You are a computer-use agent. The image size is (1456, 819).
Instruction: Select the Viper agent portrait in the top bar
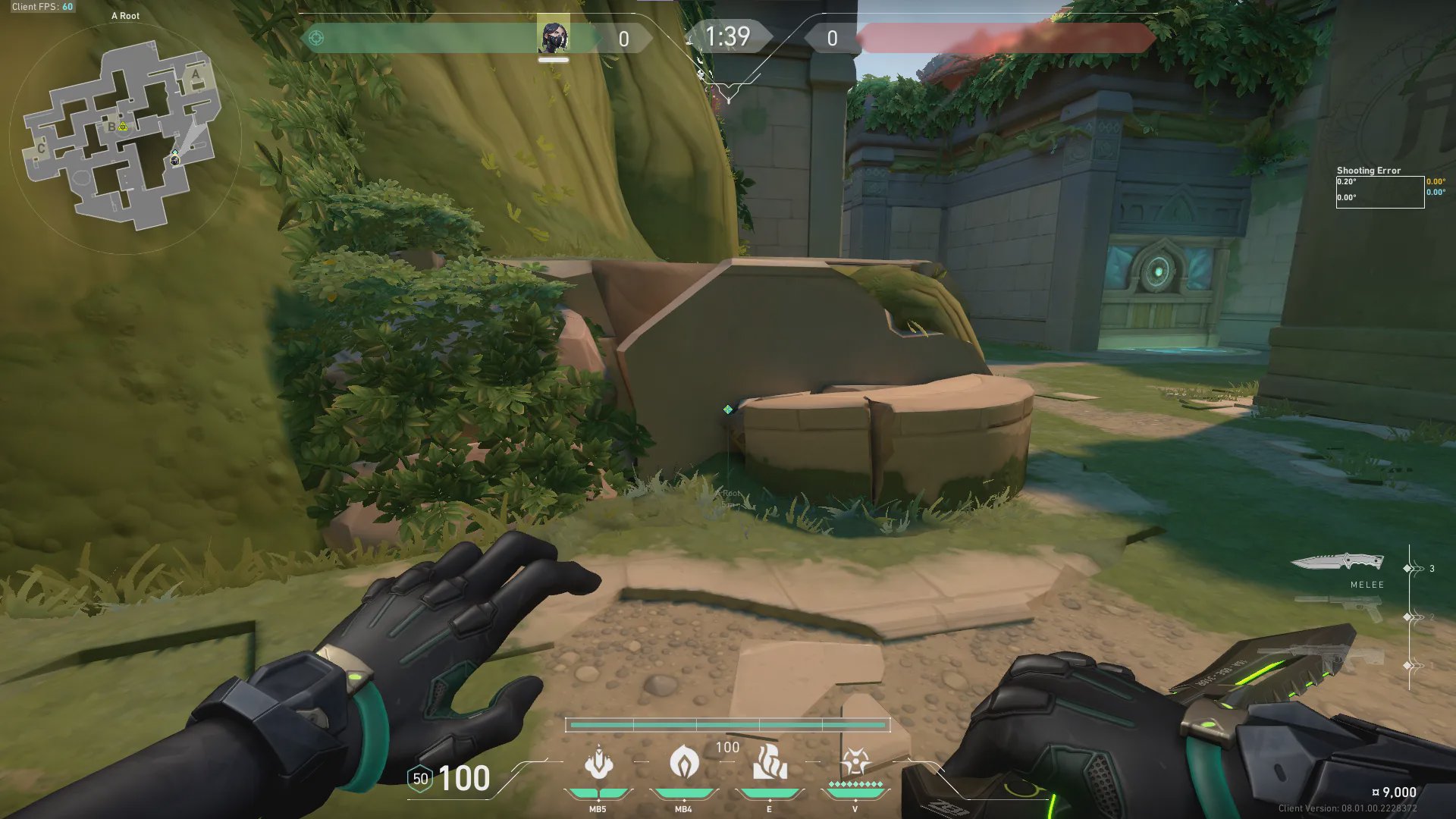click(554, 37)
